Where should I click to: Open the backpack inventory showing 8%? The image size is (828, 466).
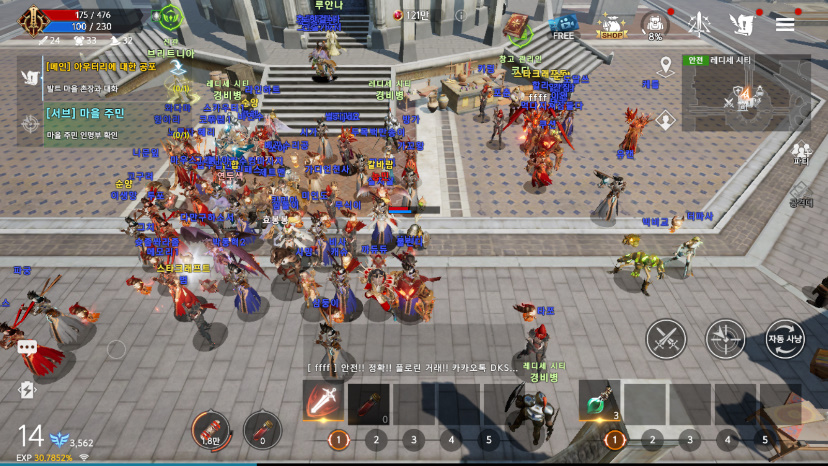pyautogui.click(x=655, y=26)
